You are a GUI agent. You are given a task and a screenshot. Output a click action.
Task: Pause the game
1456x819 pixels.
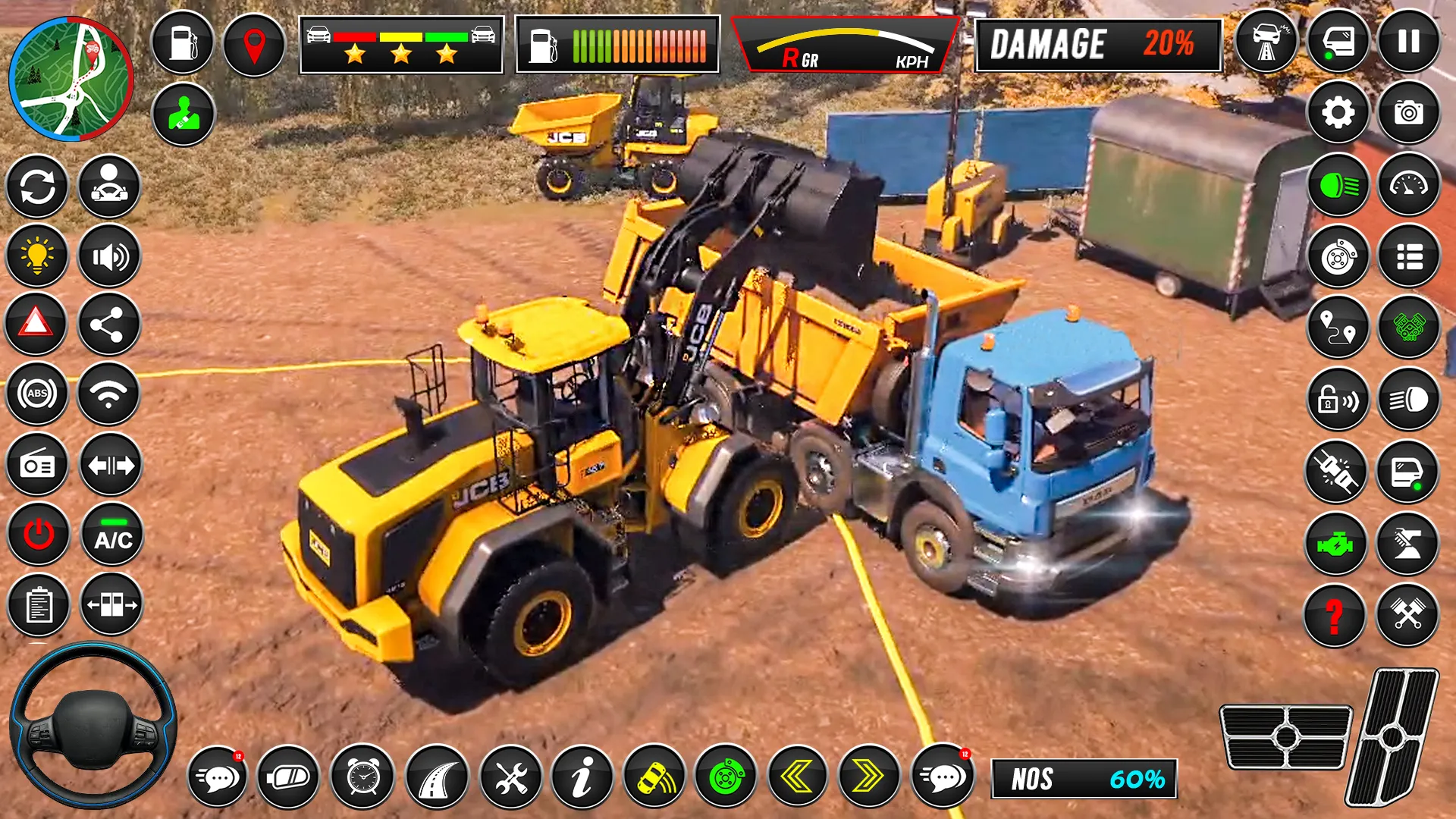(1408, 42)
